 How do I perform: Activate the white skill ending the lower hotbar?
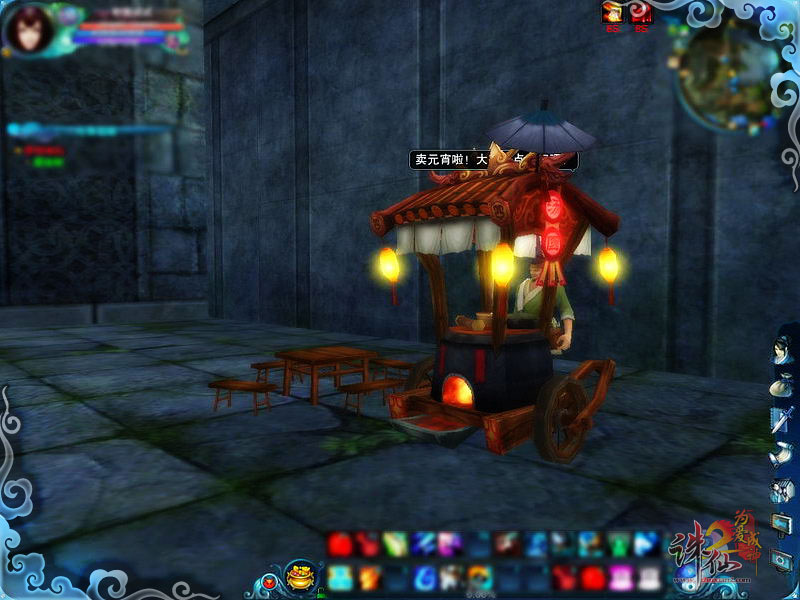648,576
